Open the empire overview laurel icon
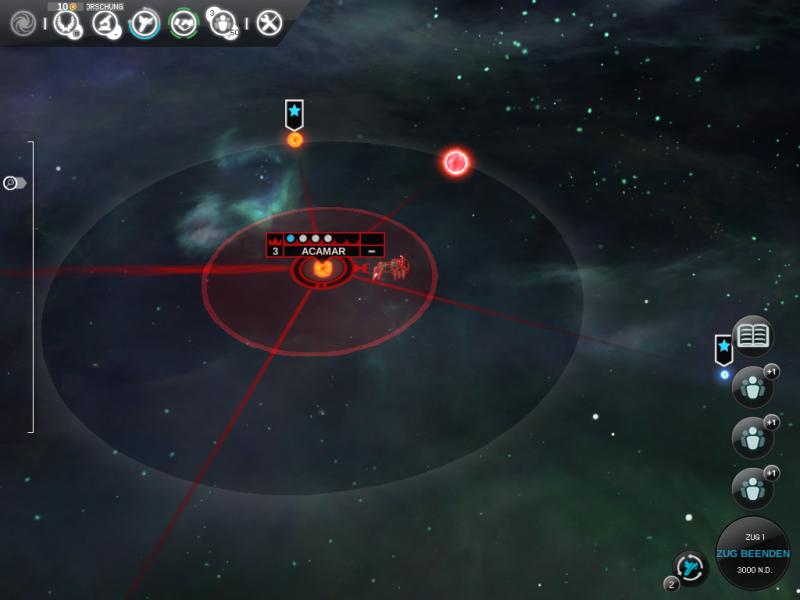Image resolution: width=800 pixels, height=600 pixels. pos(67,23)
